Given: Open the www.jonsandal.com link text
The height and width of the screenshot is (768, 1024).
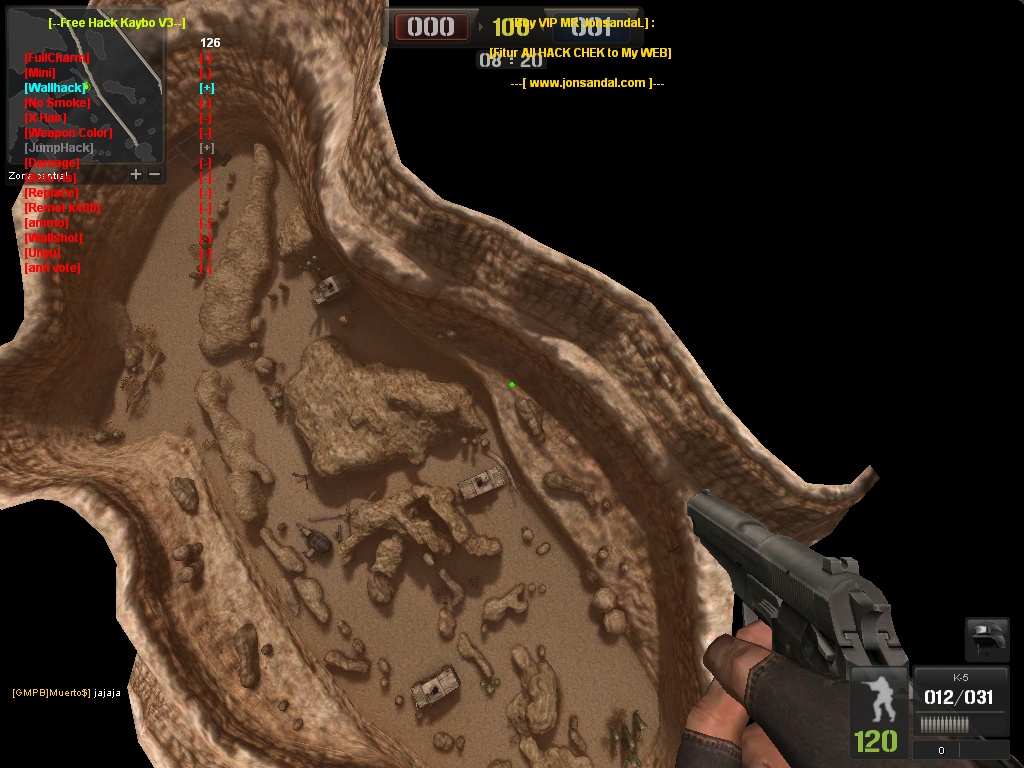Looking at the screenshot, I should 587,83.
